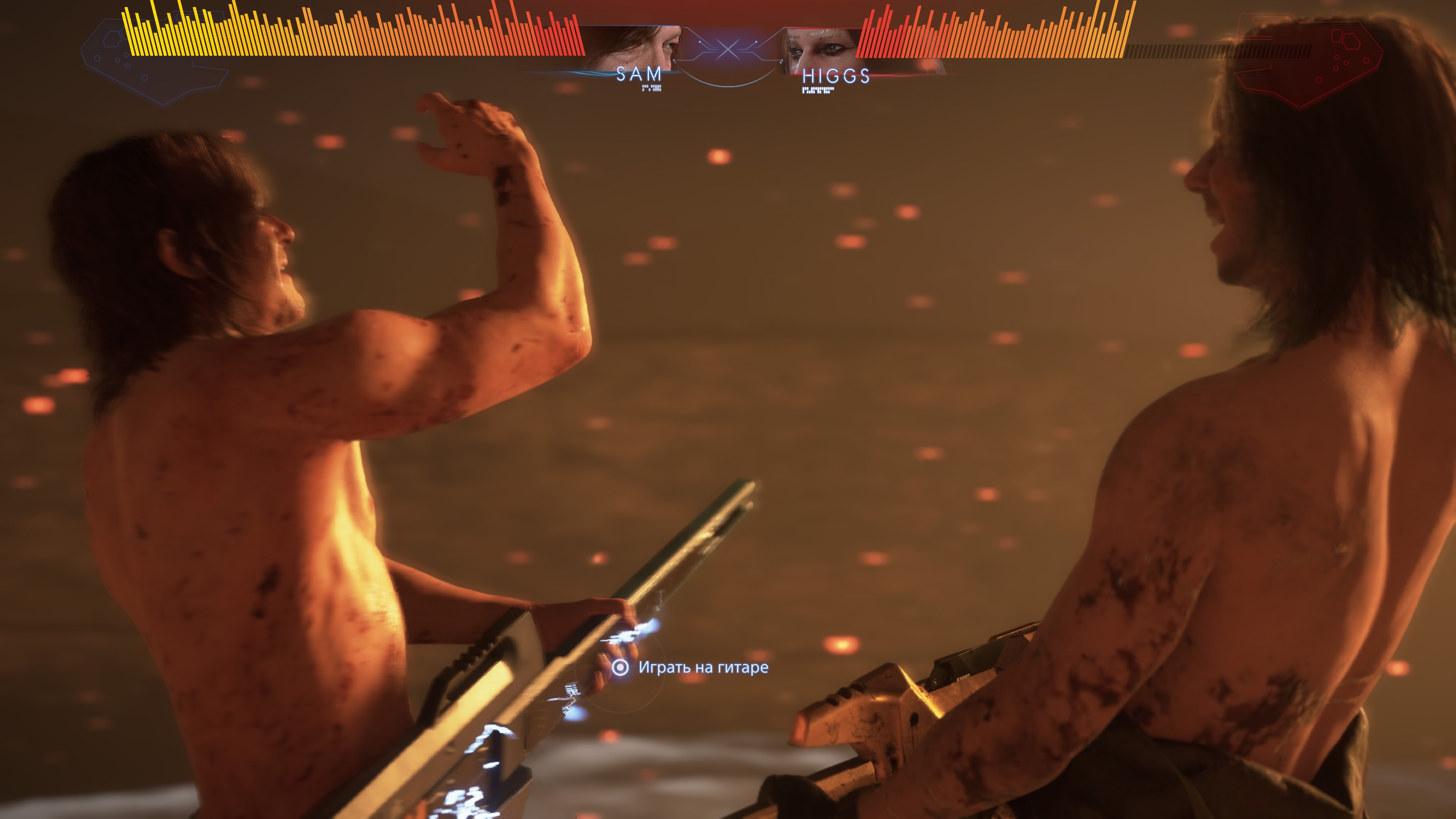
Task: Select Higgs's portrait in the duel HUD
Action: point(821,50)
